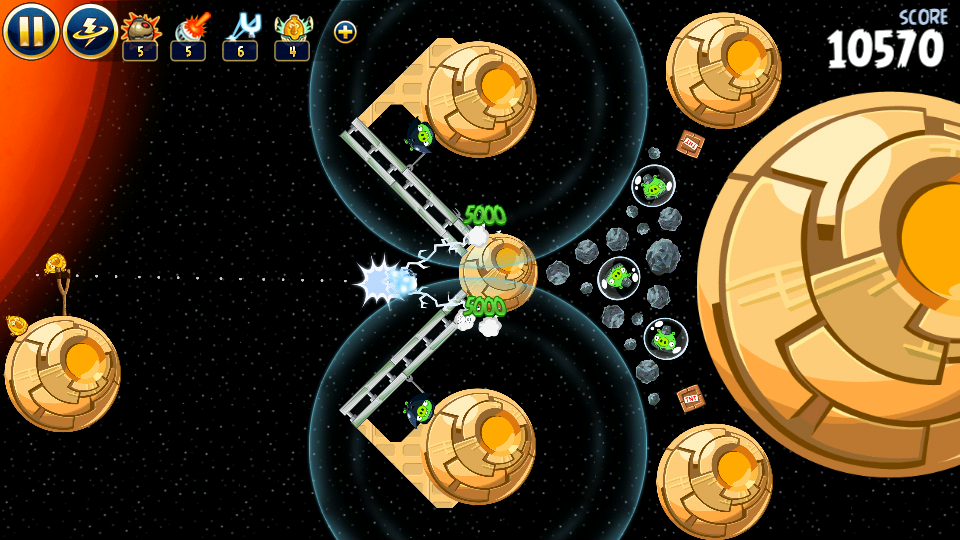Open the lightning bolt power-ups button
960x540 pixels.
90,31
